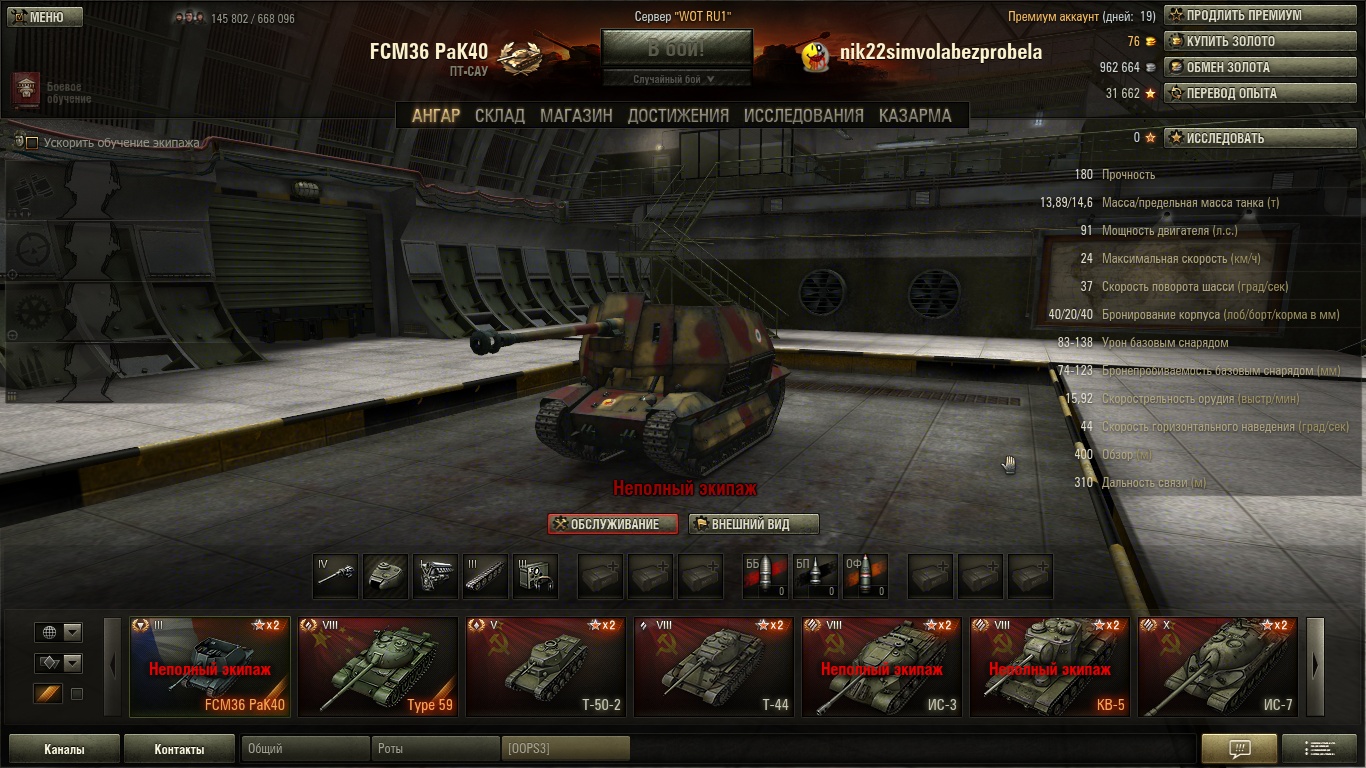Open the Случайный бой battle type dropdown
Image resolution: width=1366 pixels, height=768 pixels.
(x=676, y=79)
